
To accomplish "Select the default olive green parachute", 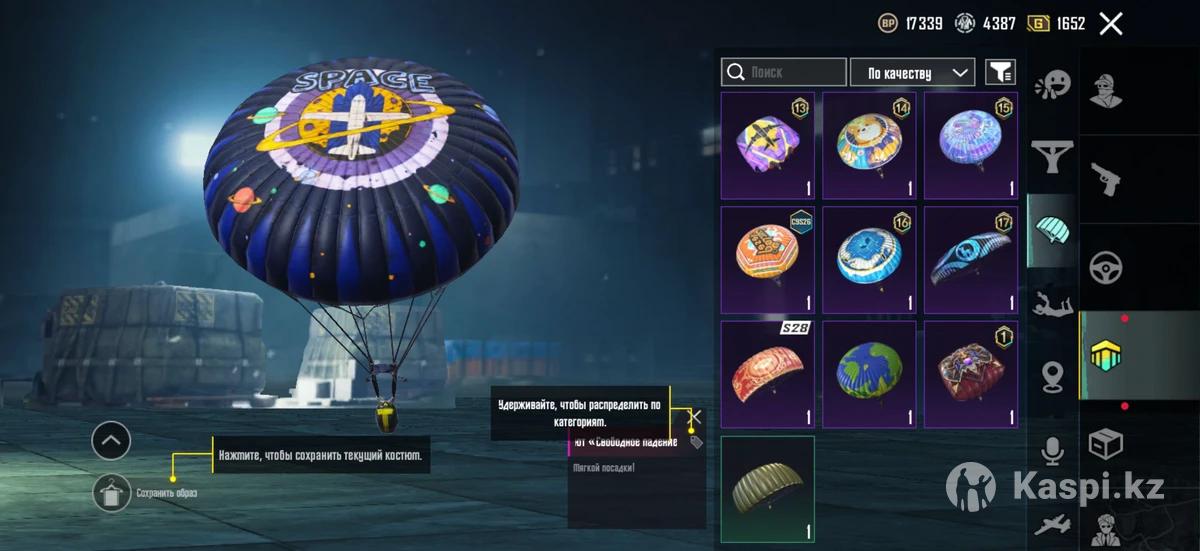I will (x=767, y=489).
